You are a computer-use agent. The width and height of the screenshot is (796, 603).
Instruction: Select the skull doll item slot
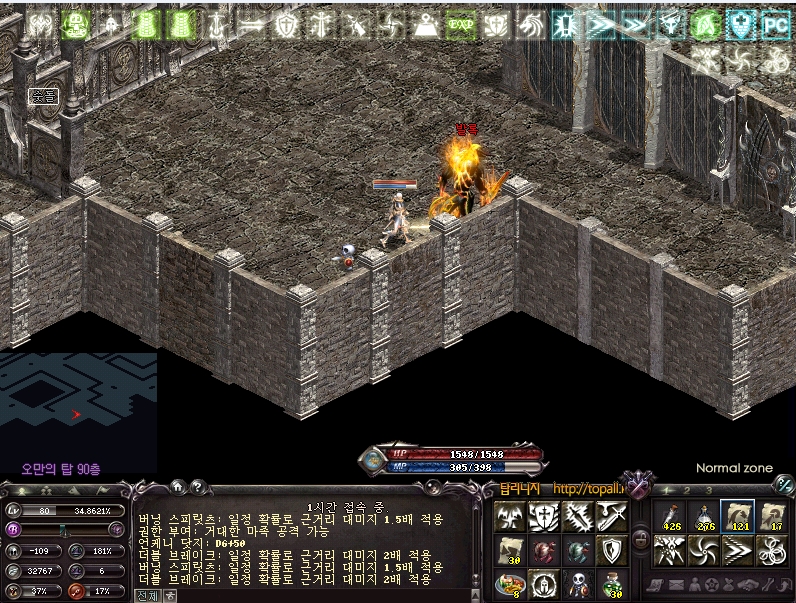[578, 583]
